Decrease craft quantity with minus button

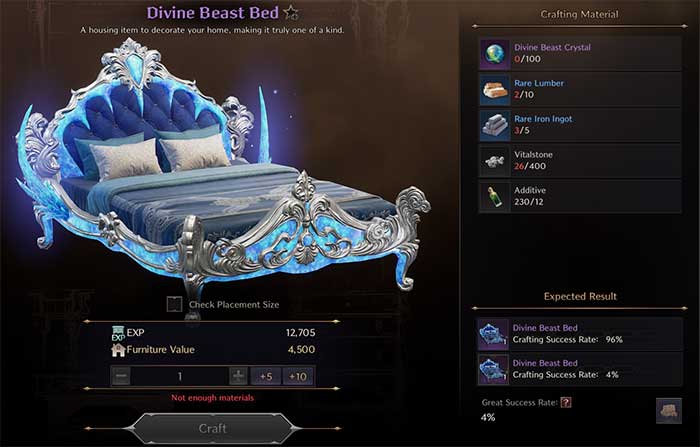click(121, 376)
